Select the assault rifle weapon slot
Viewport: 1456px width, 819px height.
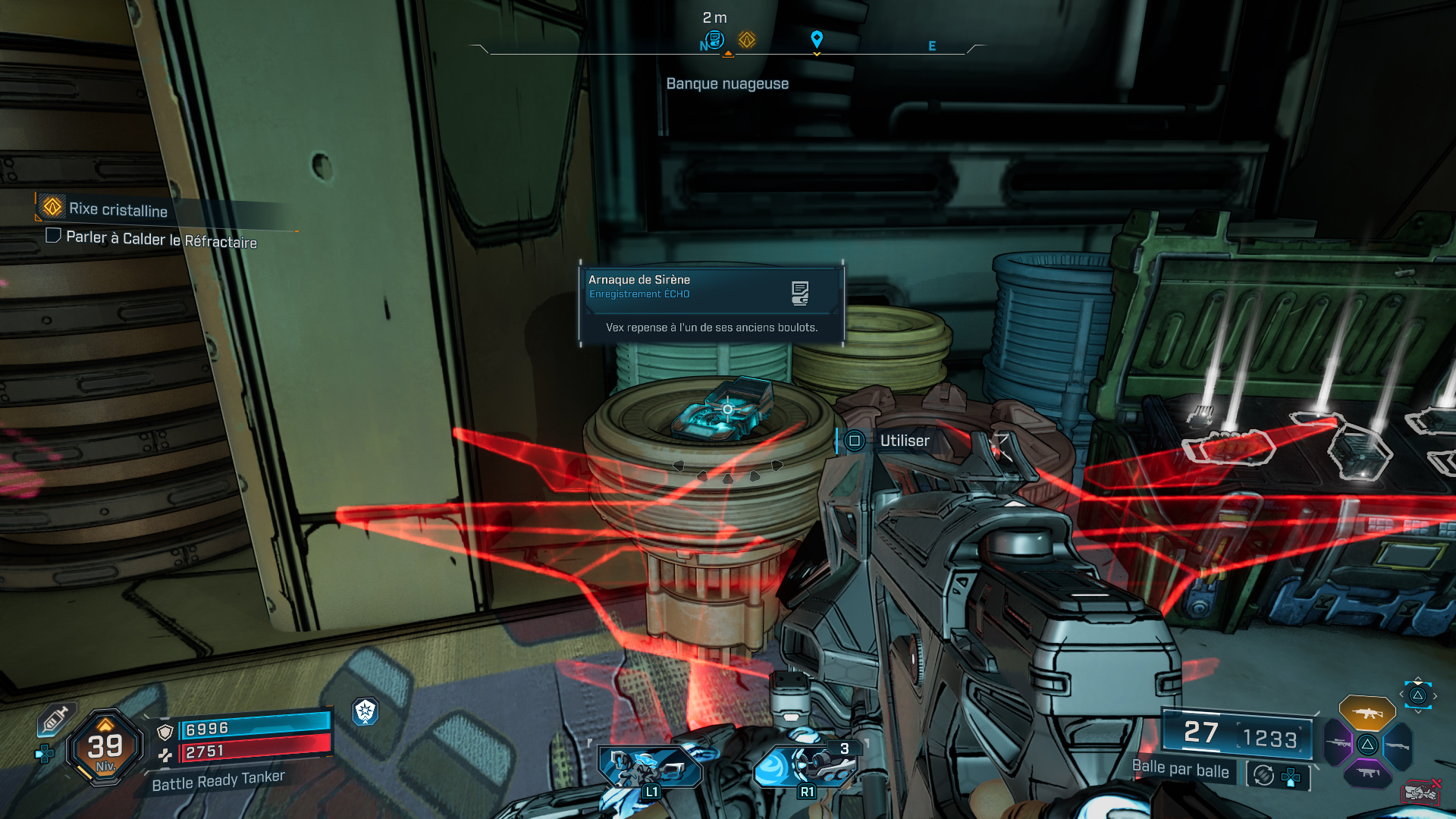point(1368,714)
